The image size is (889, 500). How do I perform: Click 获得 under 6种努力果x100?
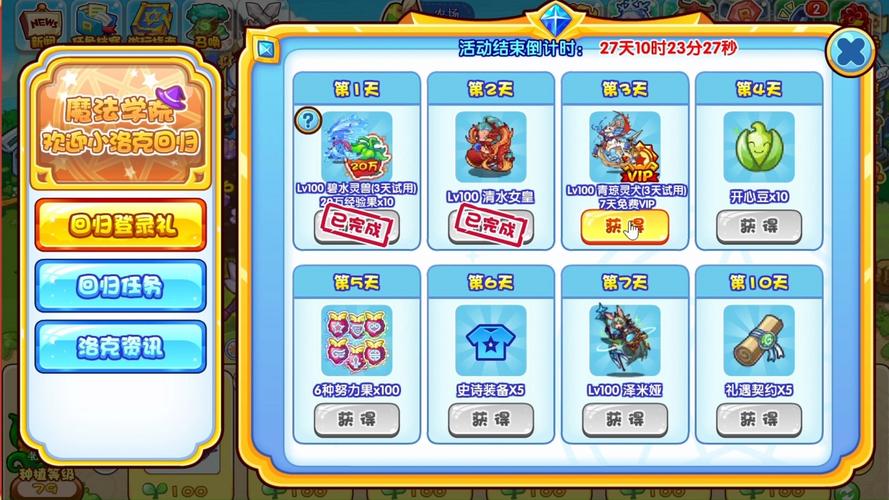click(x=356, y=420)
